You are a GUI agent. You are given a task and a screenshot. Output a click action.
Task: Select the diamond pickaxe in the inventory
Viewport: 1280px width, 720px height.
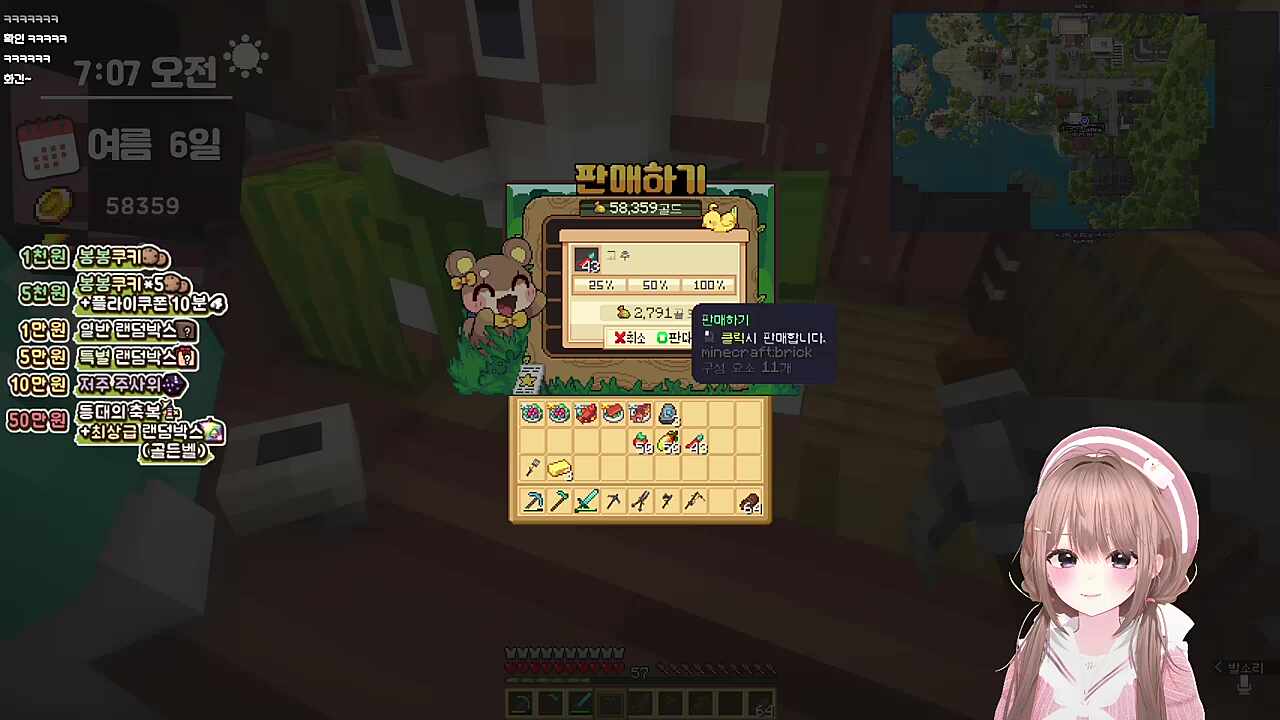click(x=533, y=502)
